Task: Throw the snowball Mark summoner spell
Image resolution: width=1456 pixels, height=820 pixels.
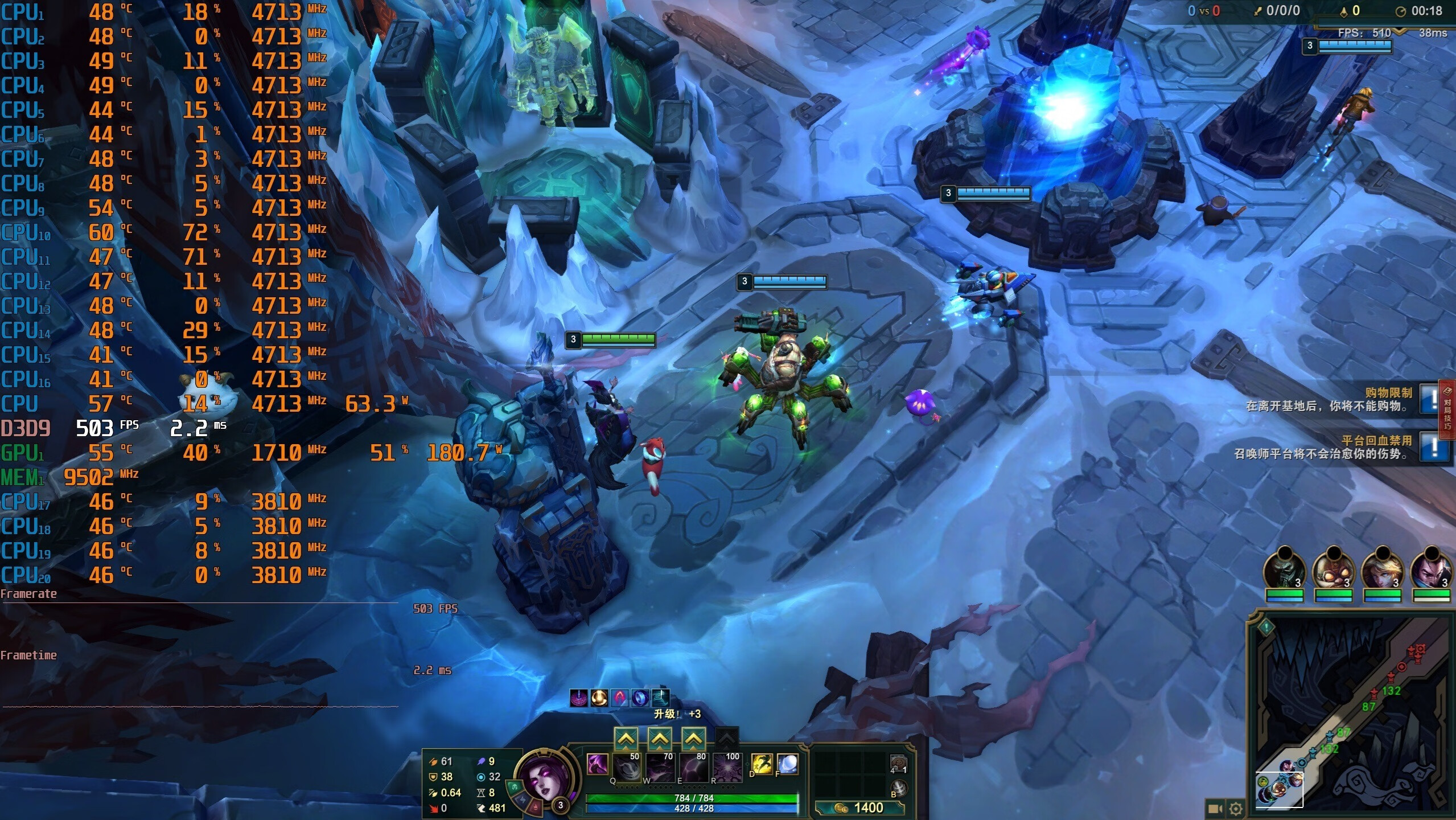Action: tap(787, 764)
